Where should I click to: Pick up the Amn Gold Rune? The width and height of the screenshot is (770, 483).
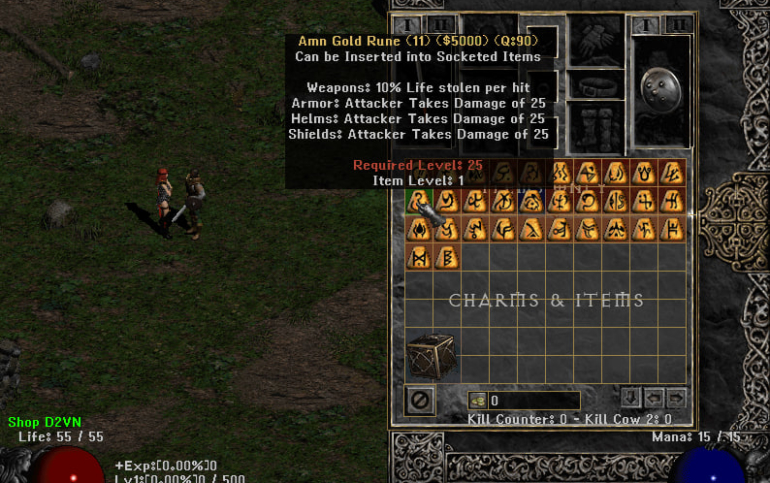click(x=418, y=201)
